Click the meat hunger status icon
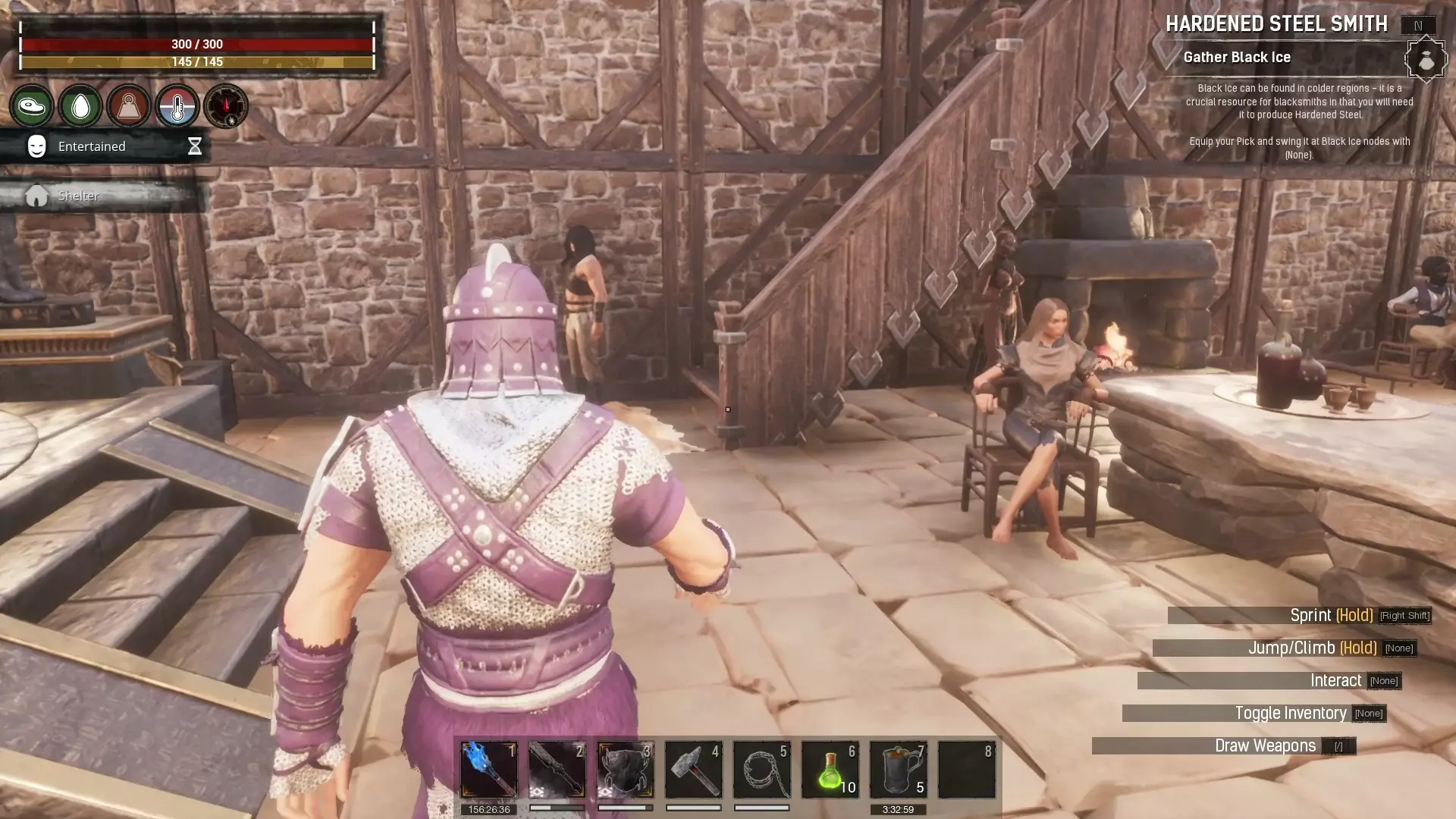The height and width of the screenshot is (819, 1456). tap(32, 106)
